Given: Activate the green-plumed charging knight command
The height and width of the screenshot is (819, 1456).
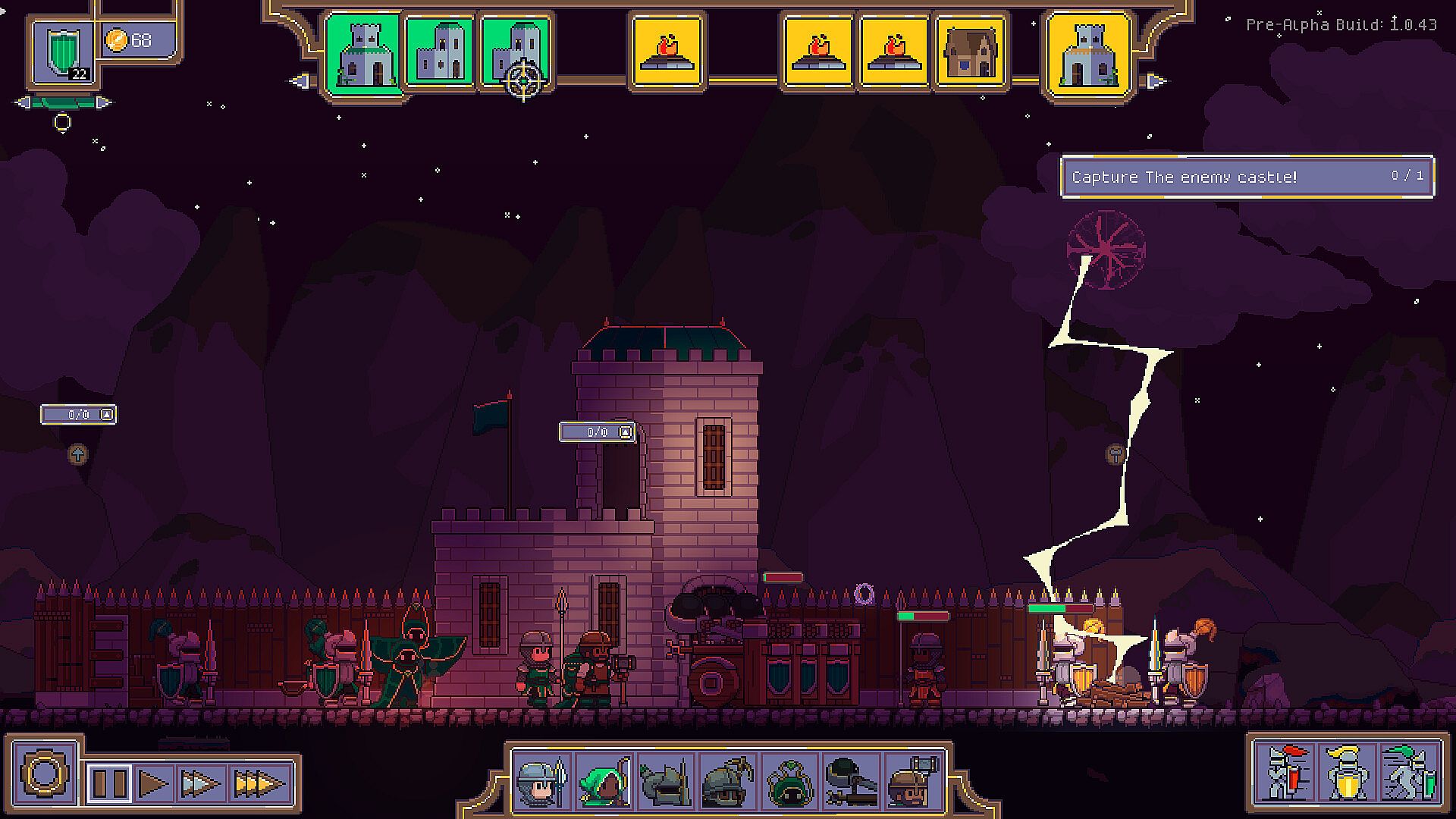Looking at the screenshot, I should 1408,773.
